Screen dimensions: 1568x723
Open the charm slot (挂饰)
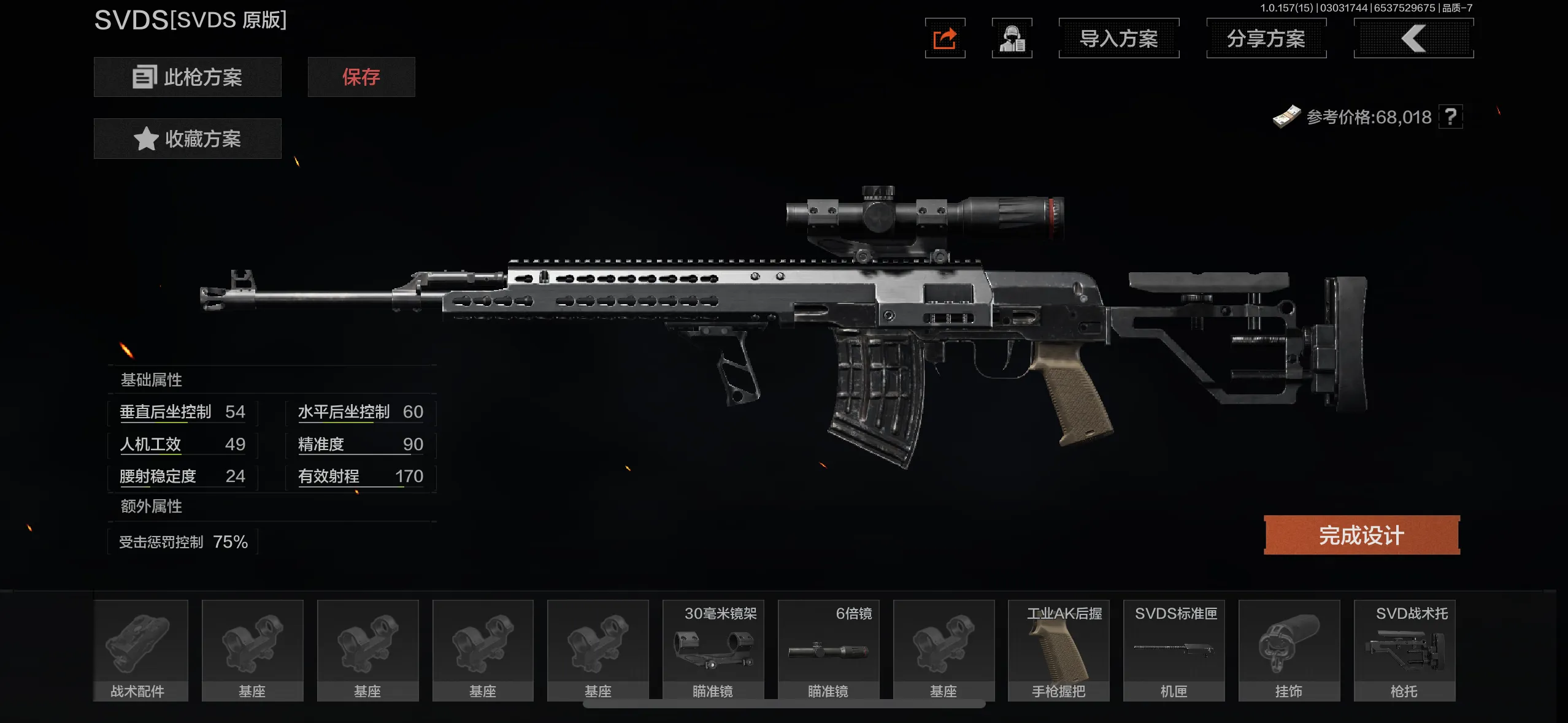point(1289,650)
